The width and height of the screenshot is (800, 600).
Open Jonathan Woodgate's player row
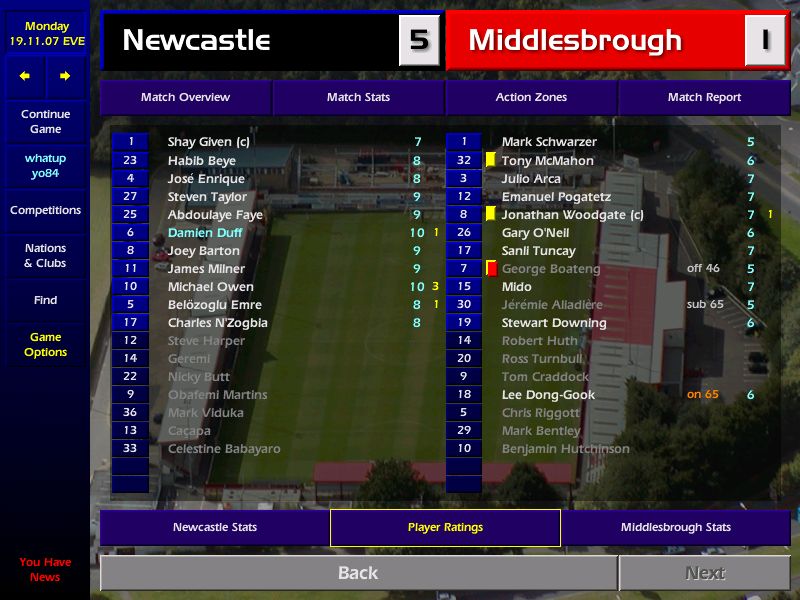click(572, 215)
